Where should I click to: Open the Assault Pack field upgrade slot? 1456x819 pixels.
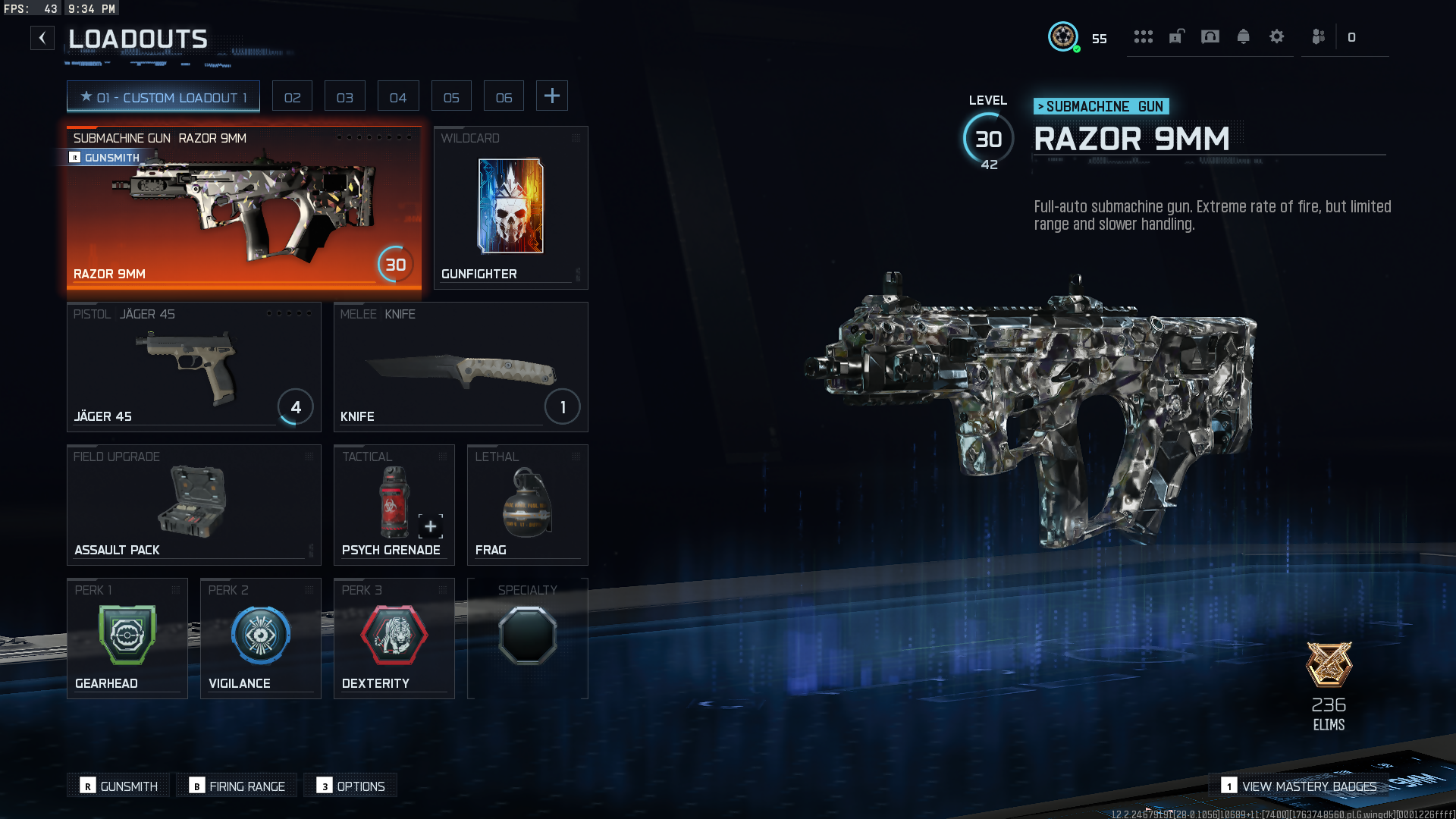coord(193,505)
